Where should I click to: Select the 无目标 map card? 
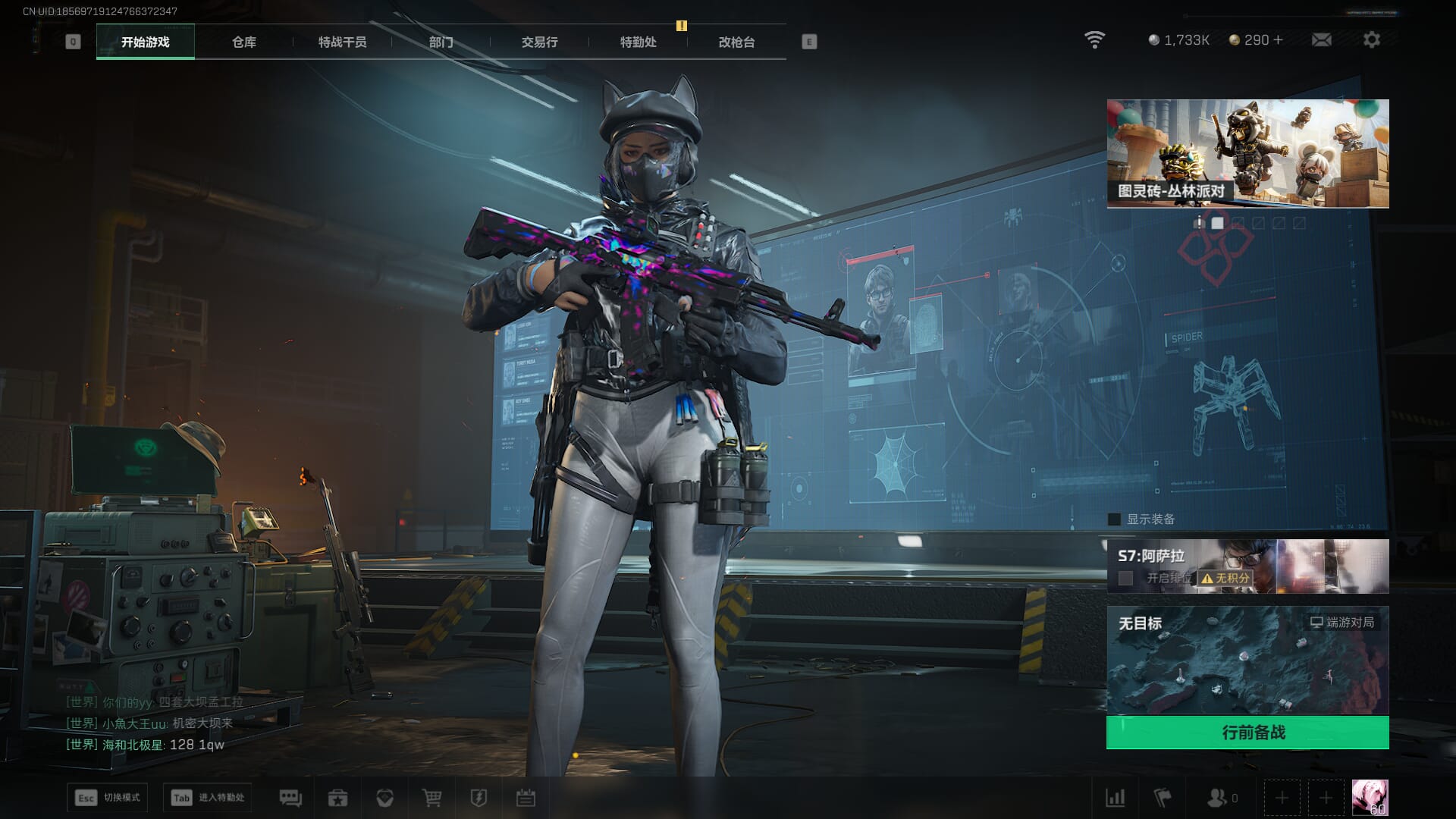click(x=1247, y=660)
